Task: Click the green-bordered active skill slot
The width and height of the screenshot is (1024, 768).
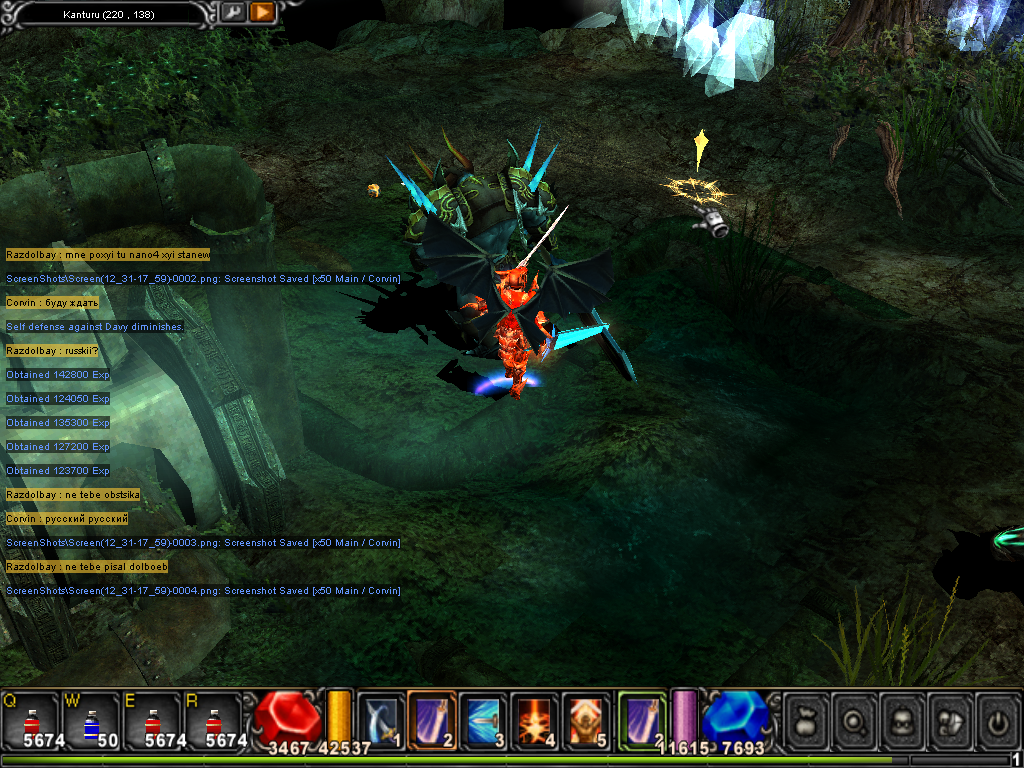Action: click(x=642, y=720)
